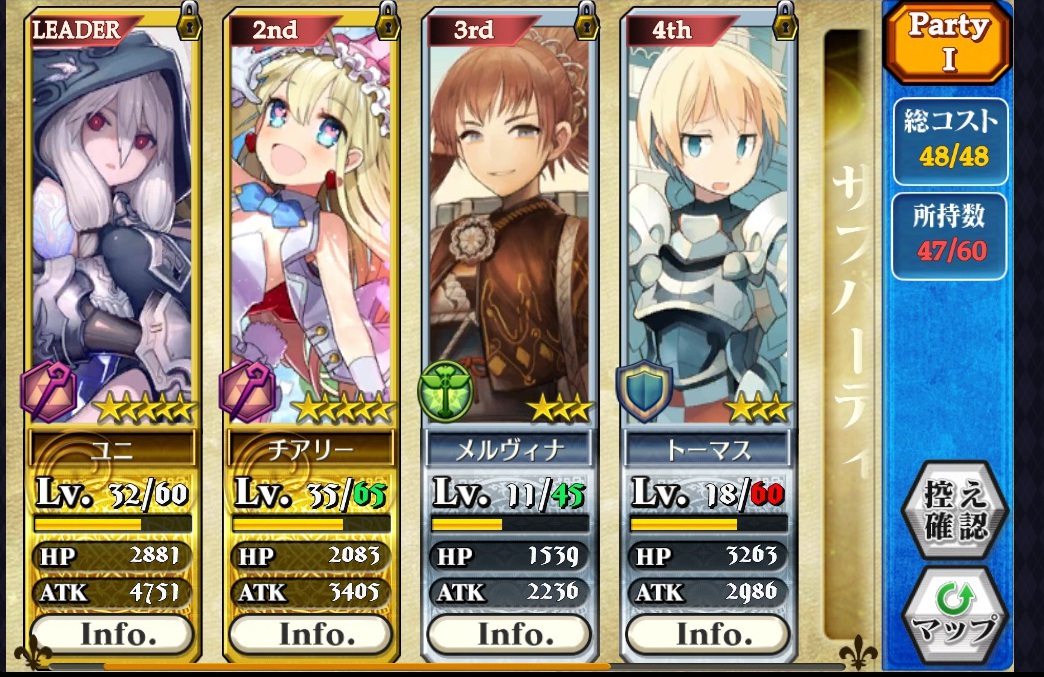Pick the 4th slot トーマス portrait

[707, 220]
